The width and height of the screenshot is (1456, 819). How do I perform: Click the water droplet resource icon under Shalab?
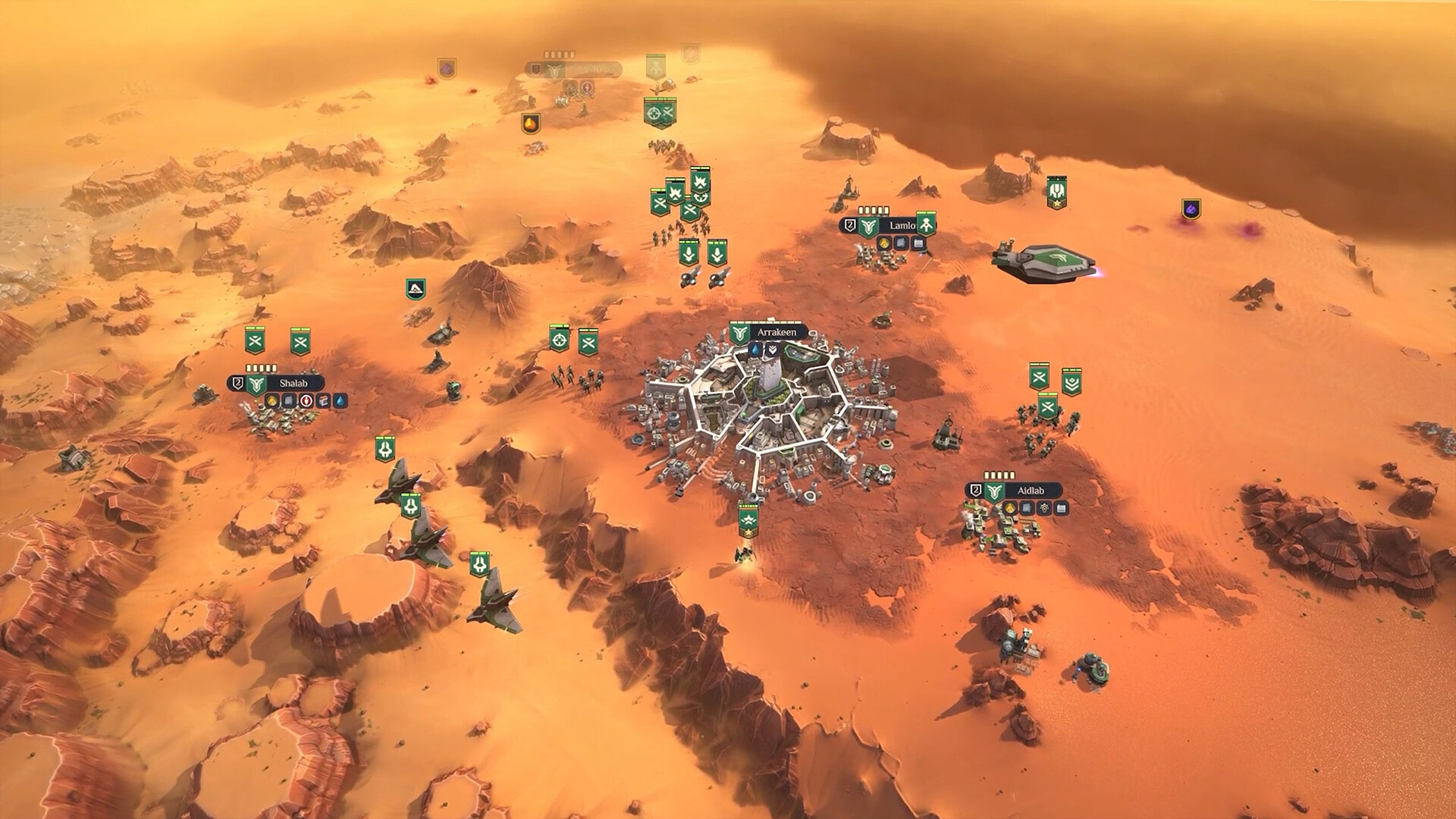pyautogui.click(x=340, y=402)
